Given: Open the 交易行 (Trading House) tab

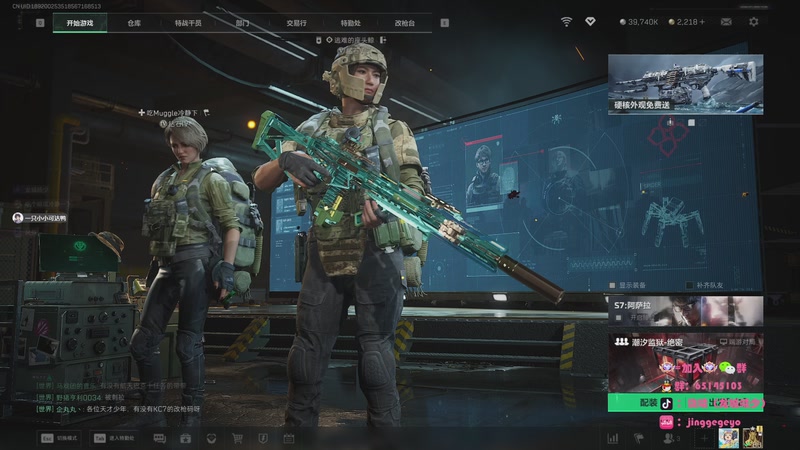Looking at the screenshot, I should [296, 22].
